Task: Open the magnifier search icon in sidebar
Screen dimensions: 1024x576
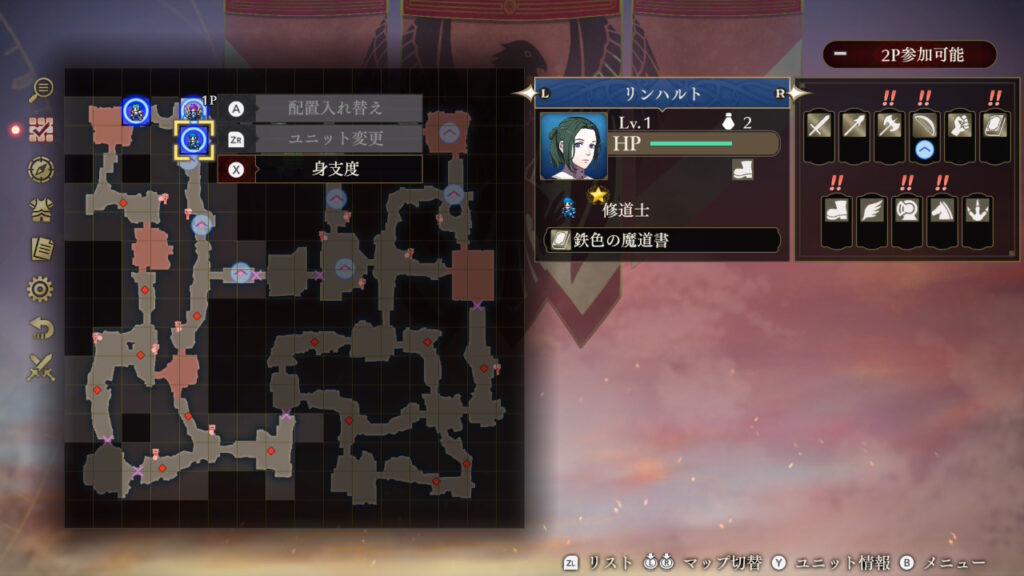Action: point(41,90)
